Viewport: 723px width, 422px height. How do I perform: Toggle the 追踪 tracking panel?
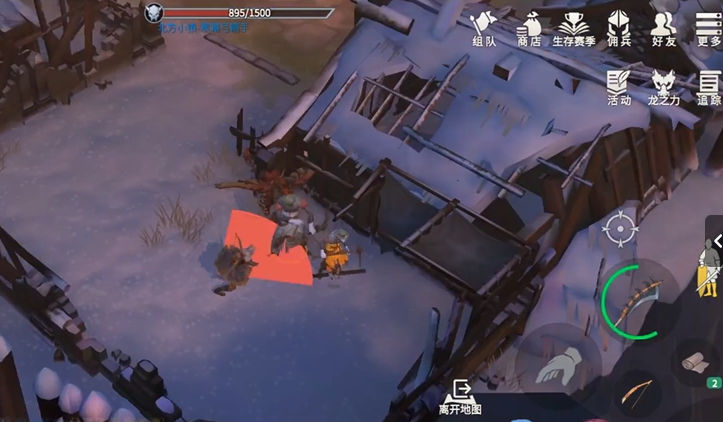708,87
